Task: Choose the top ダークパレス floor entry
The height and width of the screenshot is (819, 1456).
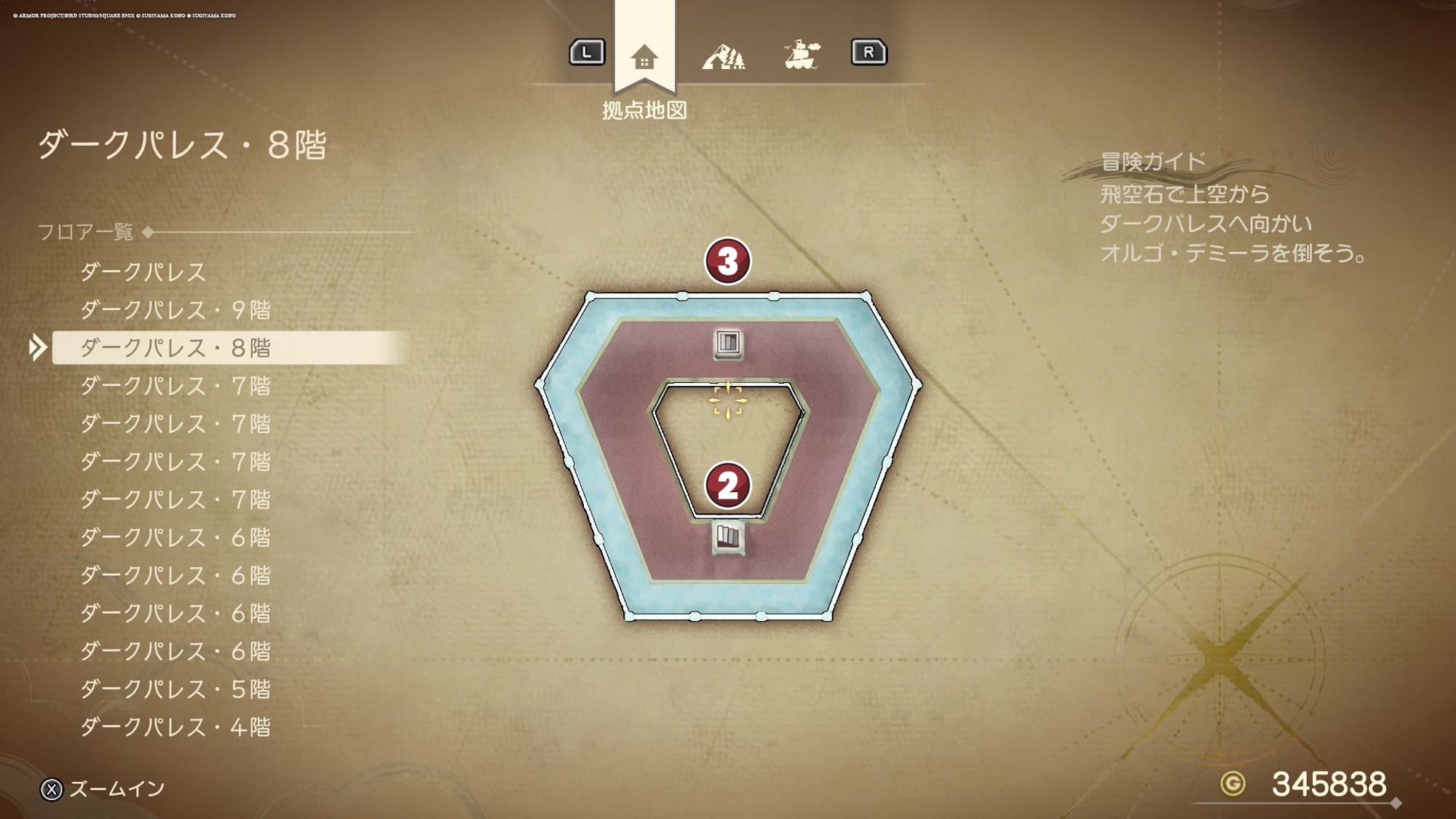Action: coord(143,272)
